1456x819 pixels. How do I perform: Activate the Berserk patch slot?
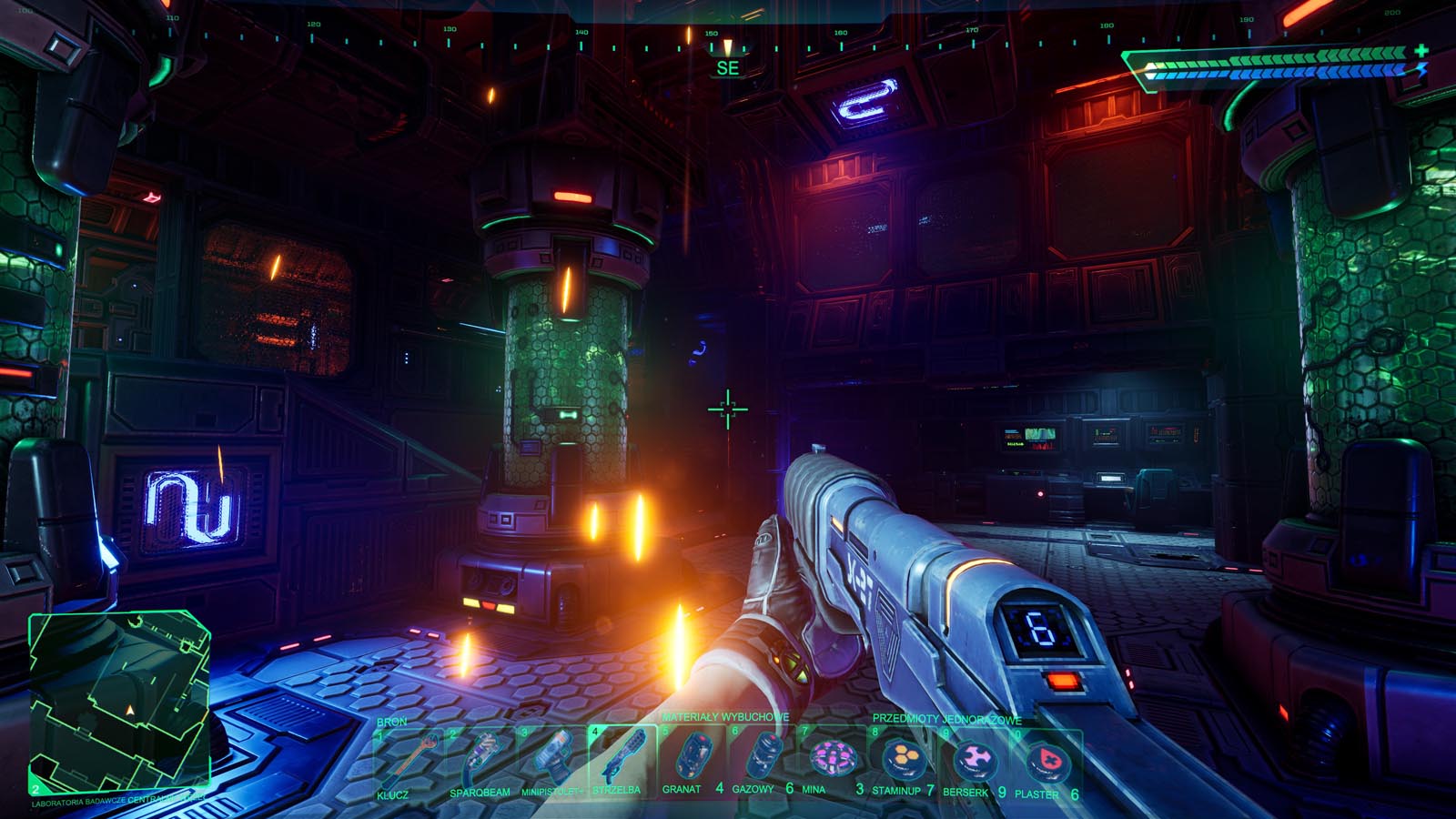[x=974, y=761]
